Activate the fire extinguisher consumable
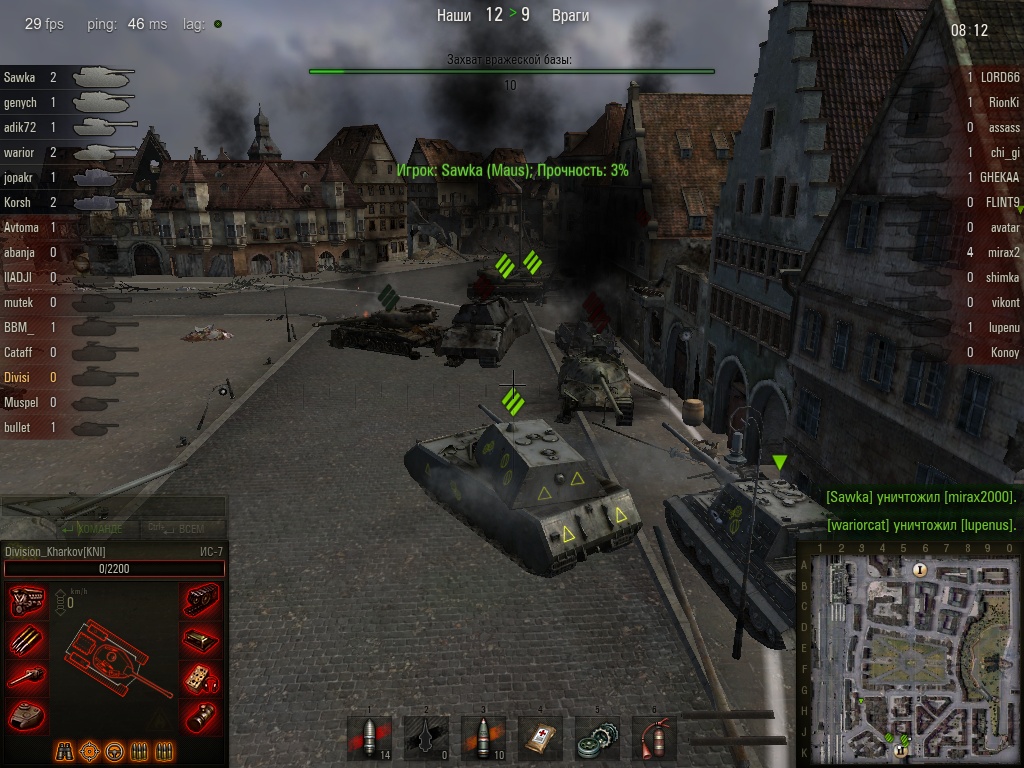The image size is (1024, 768). pos(655,738)
